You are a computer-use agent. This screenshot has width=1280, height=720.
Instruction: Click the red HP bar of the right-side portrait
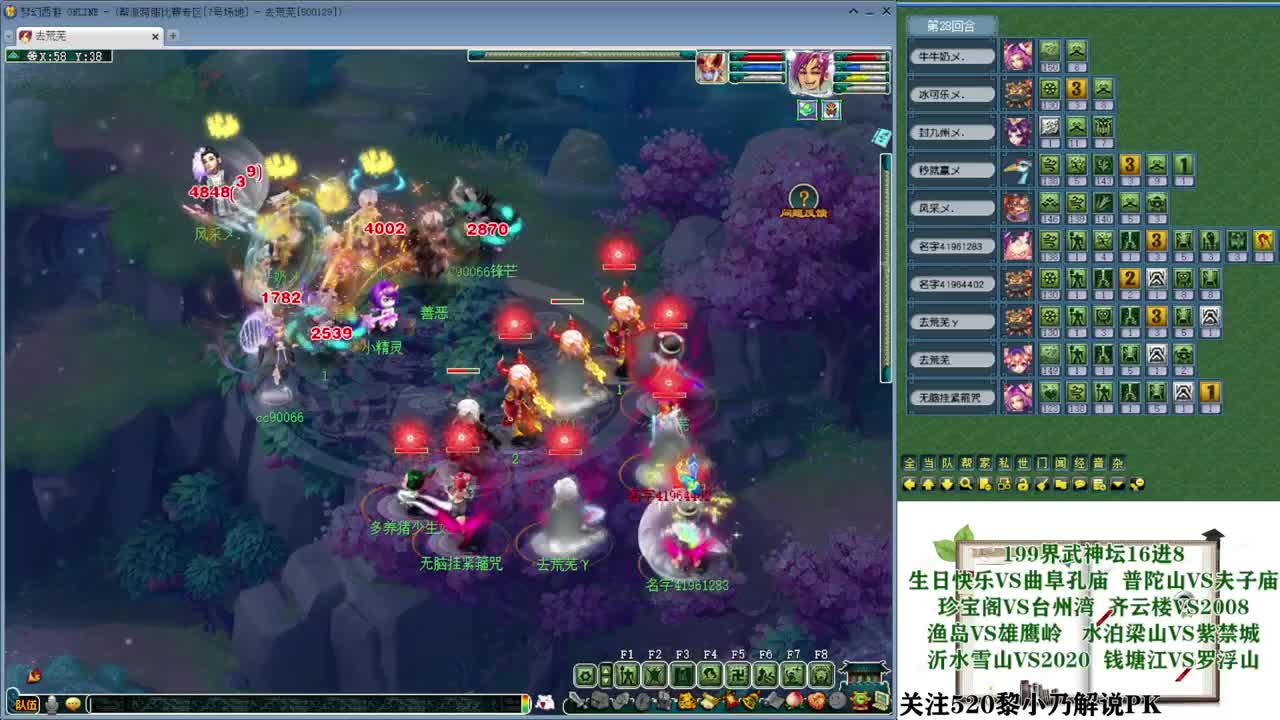(x=861, y=57)
